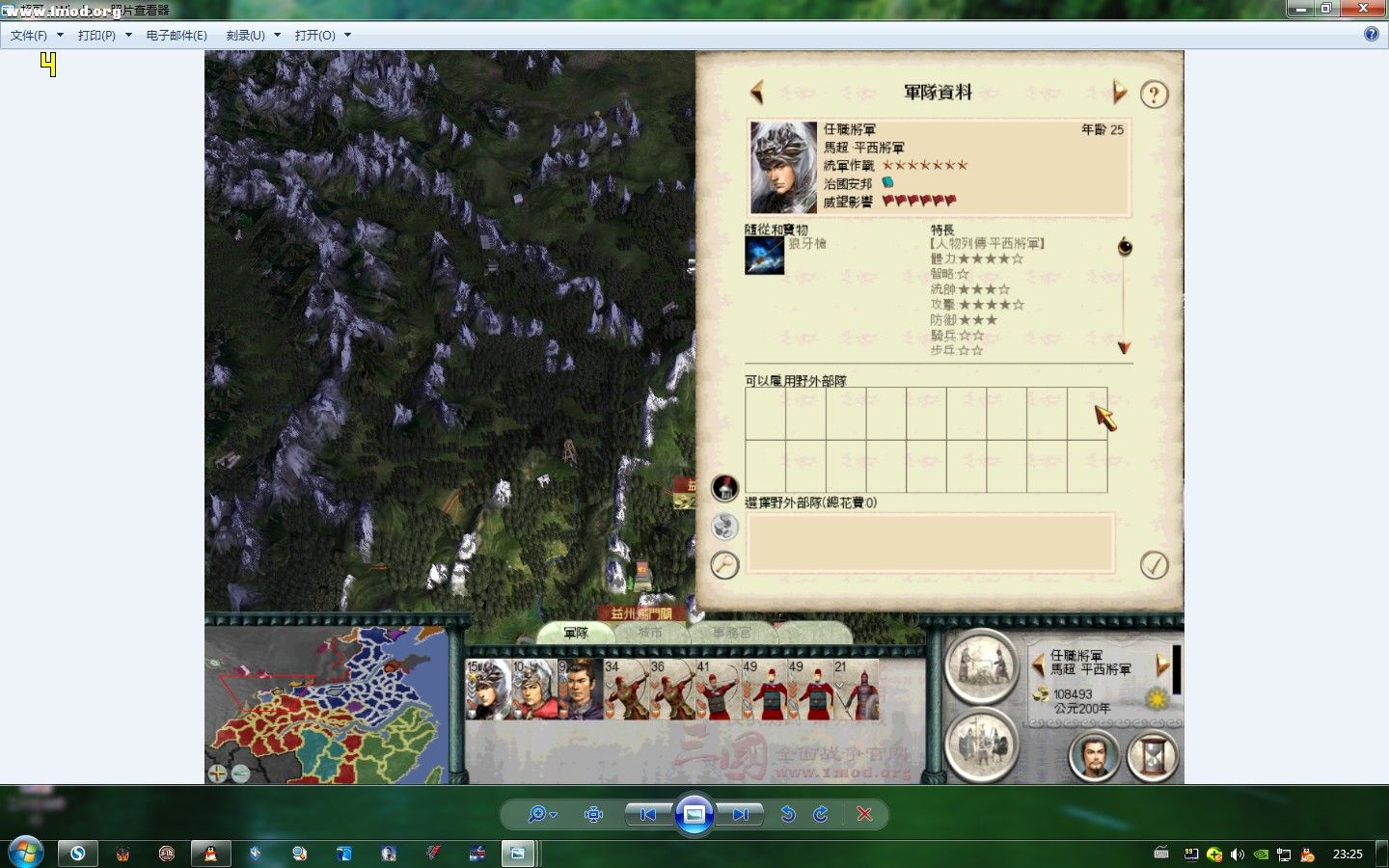Open the help question mark on 軍隊資料 panel
The height and width of the screenshot is (868, 1389).
coord(1154,95)
